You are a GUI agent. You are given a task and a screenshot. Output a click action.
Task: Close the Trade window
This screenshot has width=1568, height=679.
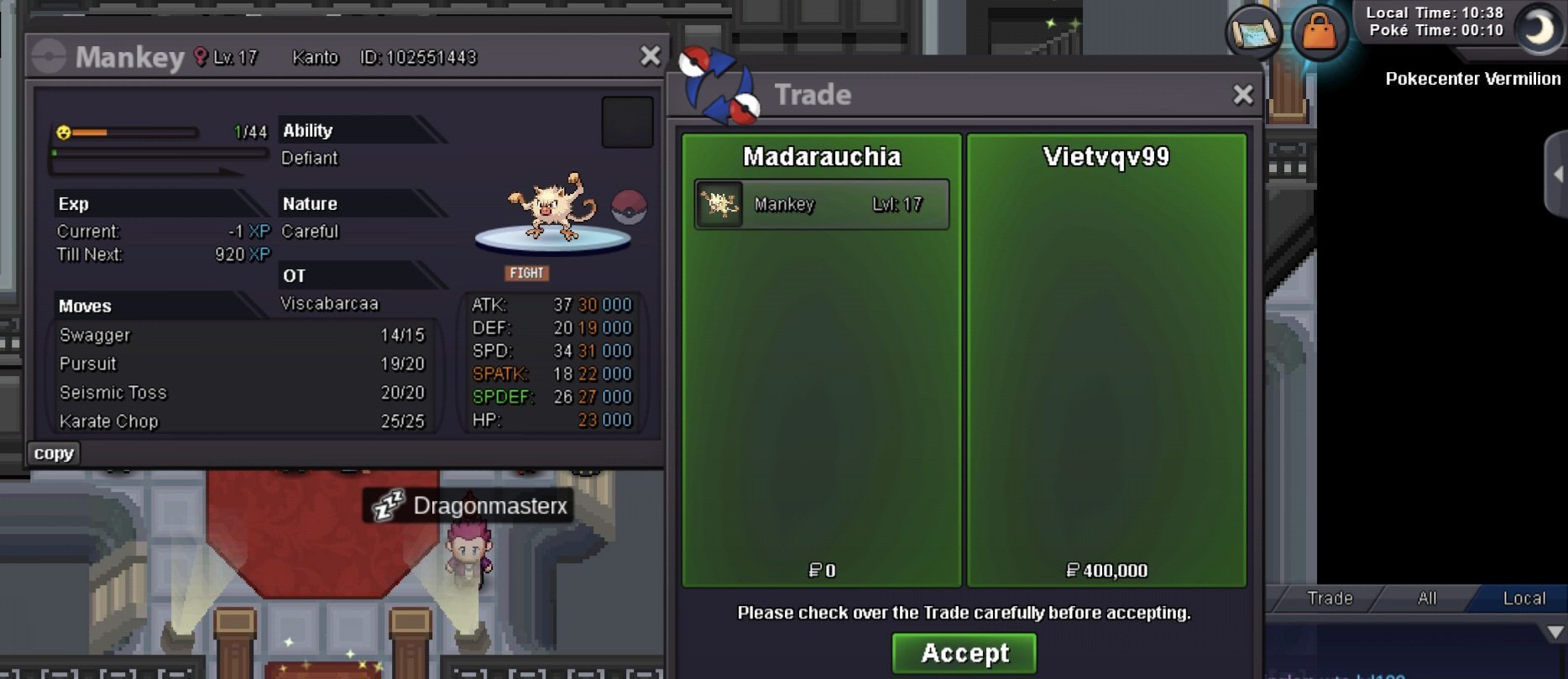click(1242, 95)
